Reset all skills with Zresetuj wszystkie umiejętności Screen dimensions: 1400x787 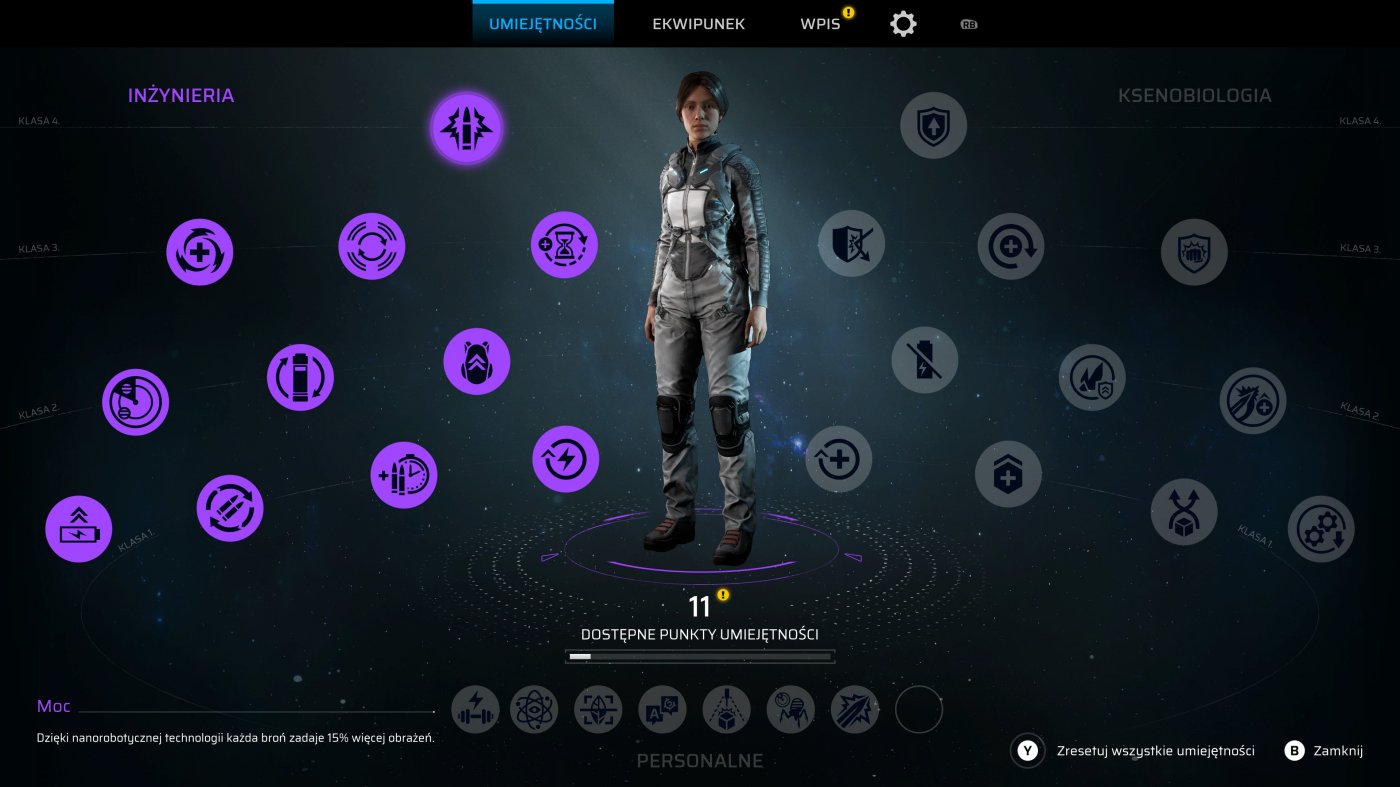coord(1154,750)
